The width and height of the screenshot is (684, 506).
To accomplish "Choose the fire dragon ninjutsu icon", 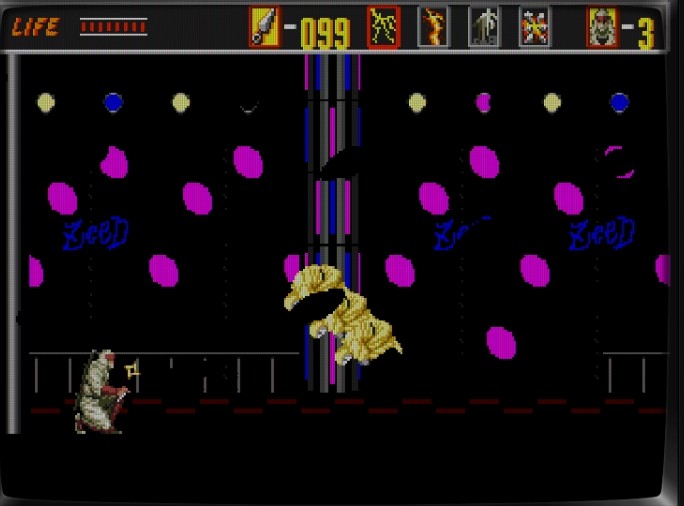I will (x=433, y=27).
